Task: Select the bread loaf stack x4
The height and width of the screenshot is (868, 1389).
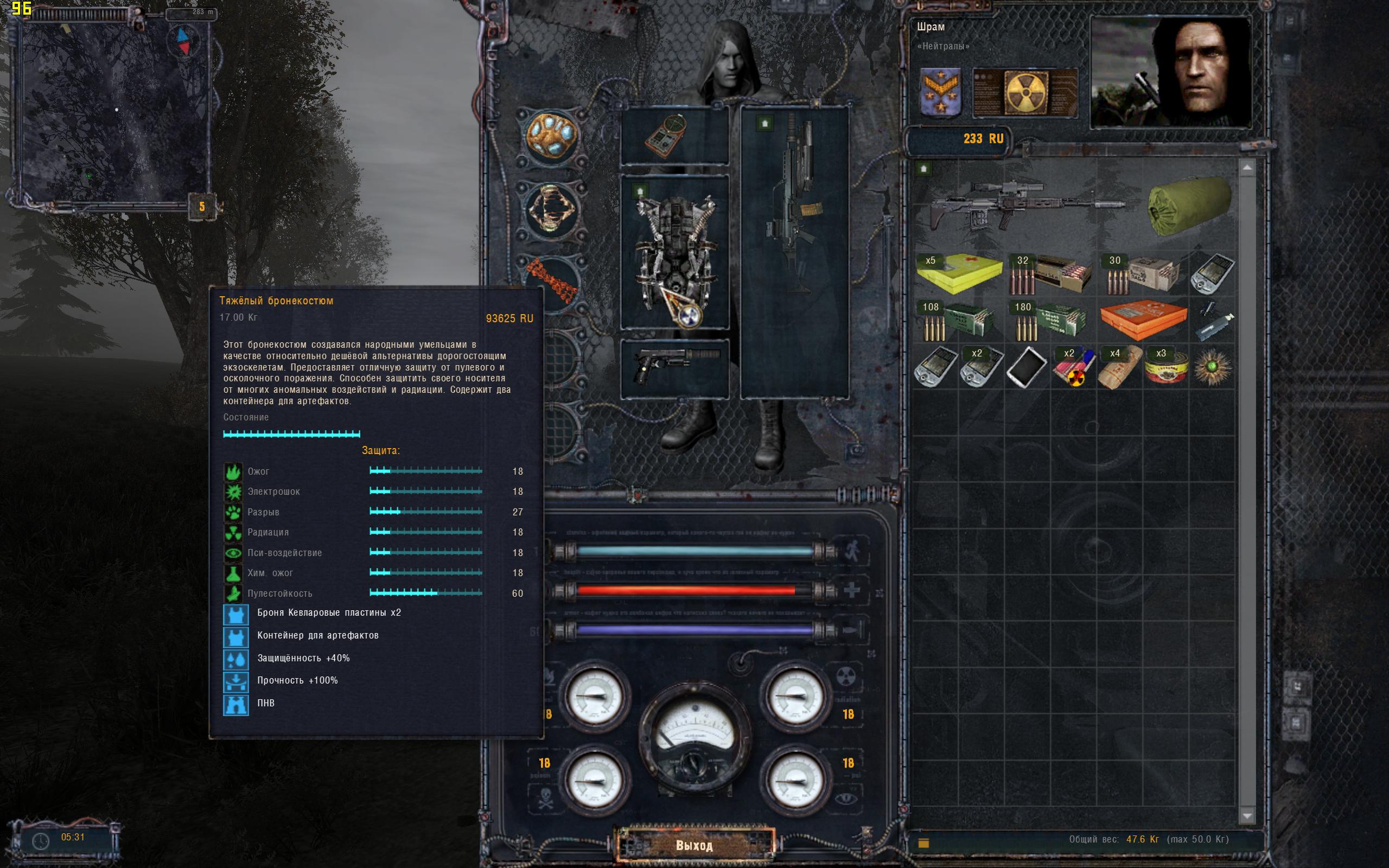Action: (1119, 367)
